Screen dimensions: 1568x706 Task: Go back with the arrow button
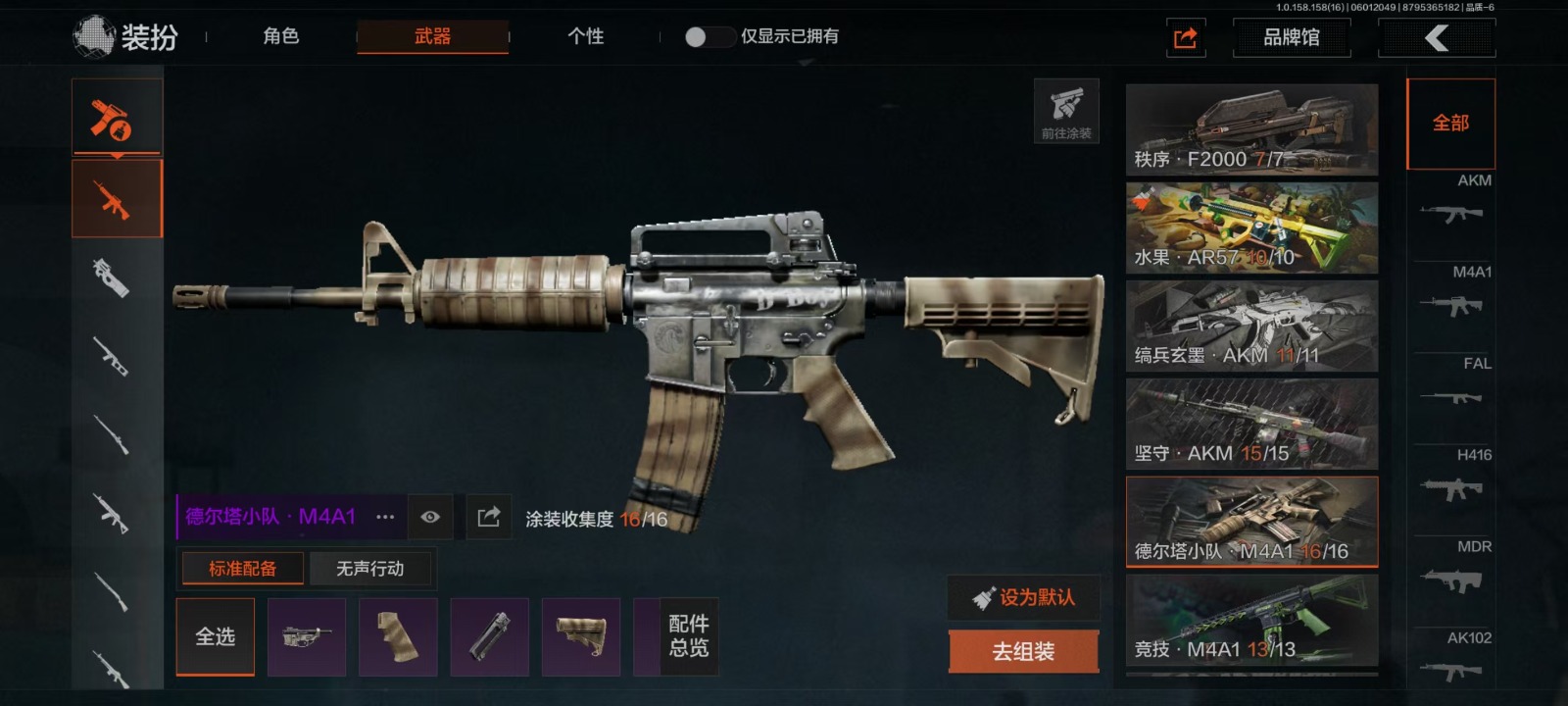click(x=1436, y=38)
